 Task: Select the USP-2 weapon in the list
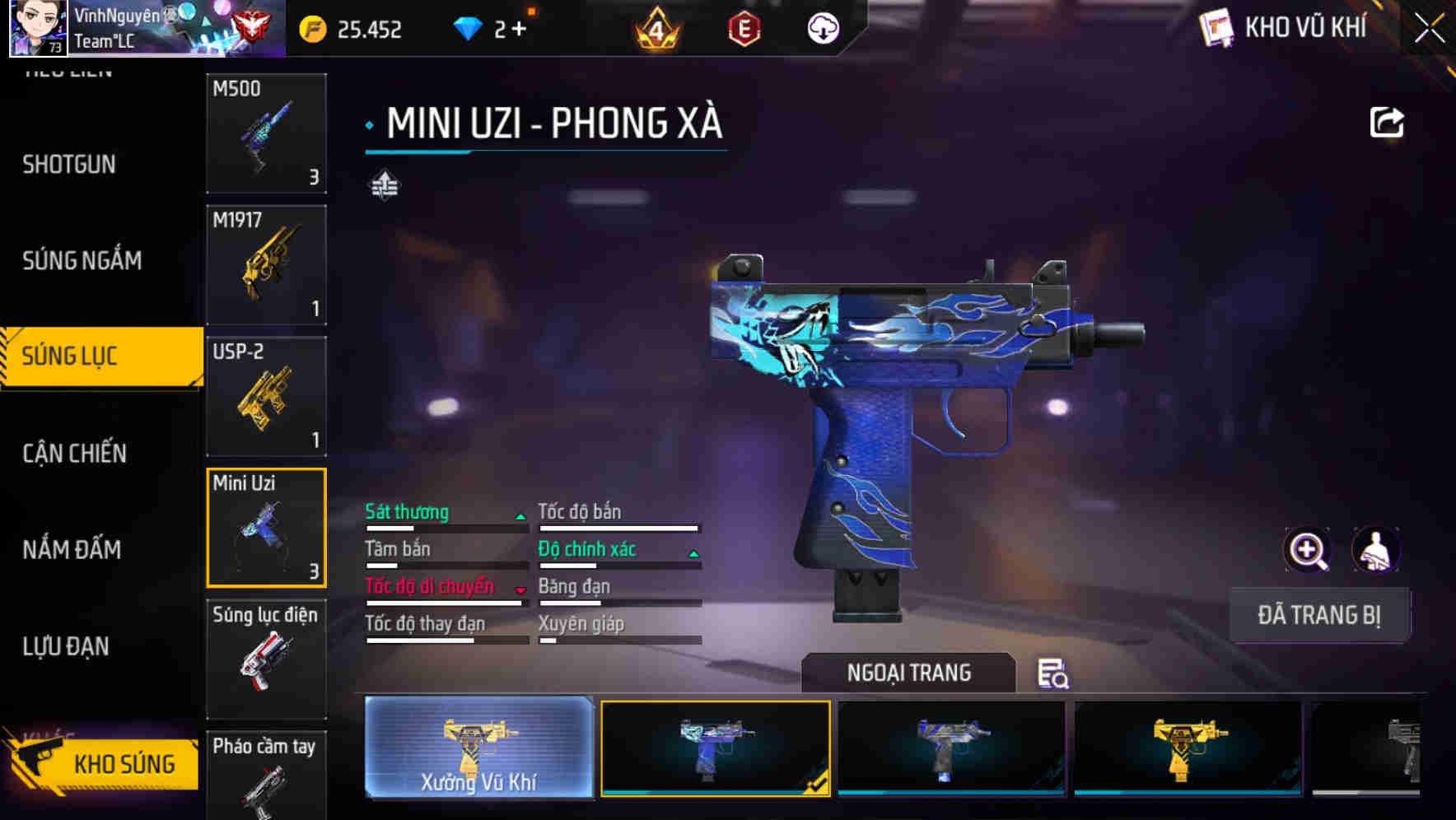265,397
